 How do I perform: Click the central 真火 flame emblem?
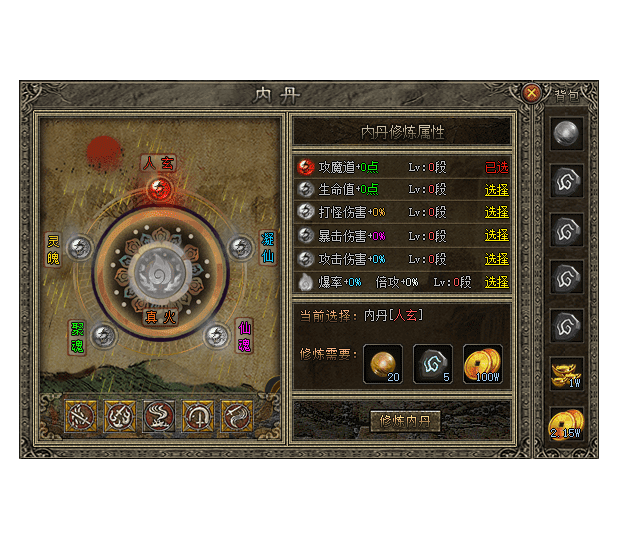[158, 270]
